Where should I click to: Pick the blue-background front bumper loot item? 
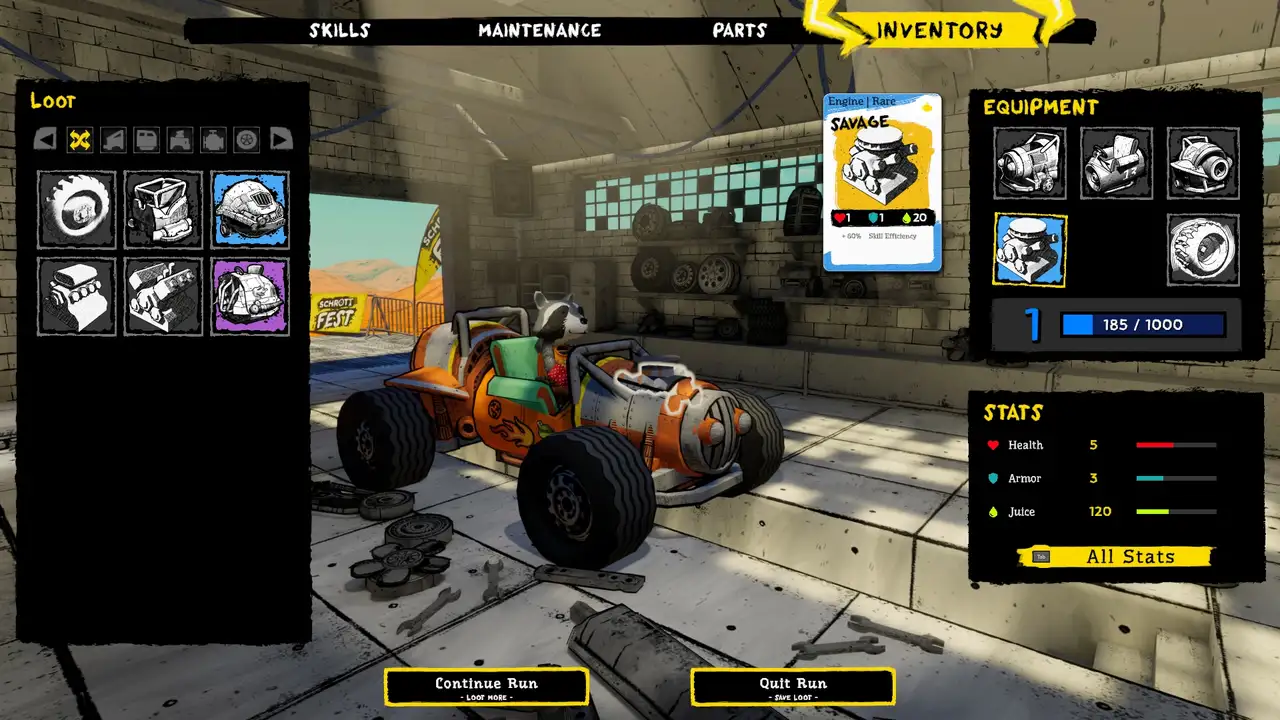coord(250,210)
